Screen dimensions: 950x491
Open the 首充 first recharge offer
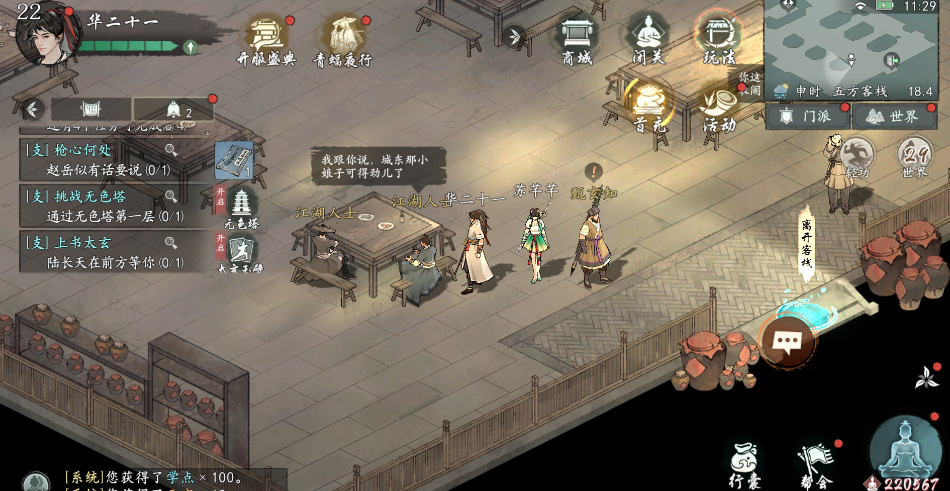[648, 106]
